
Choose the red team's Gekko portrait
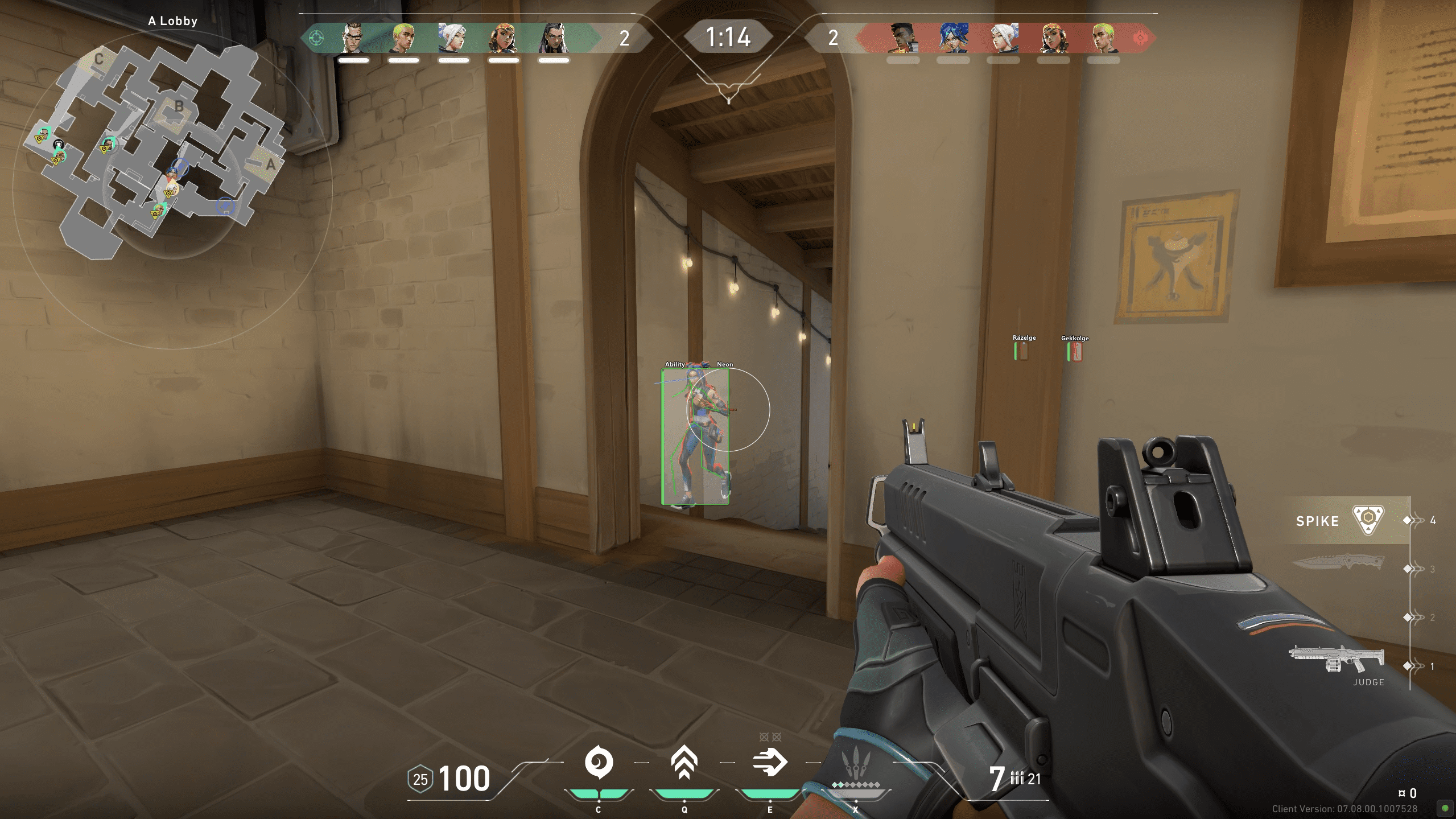tap(1103, 38)
